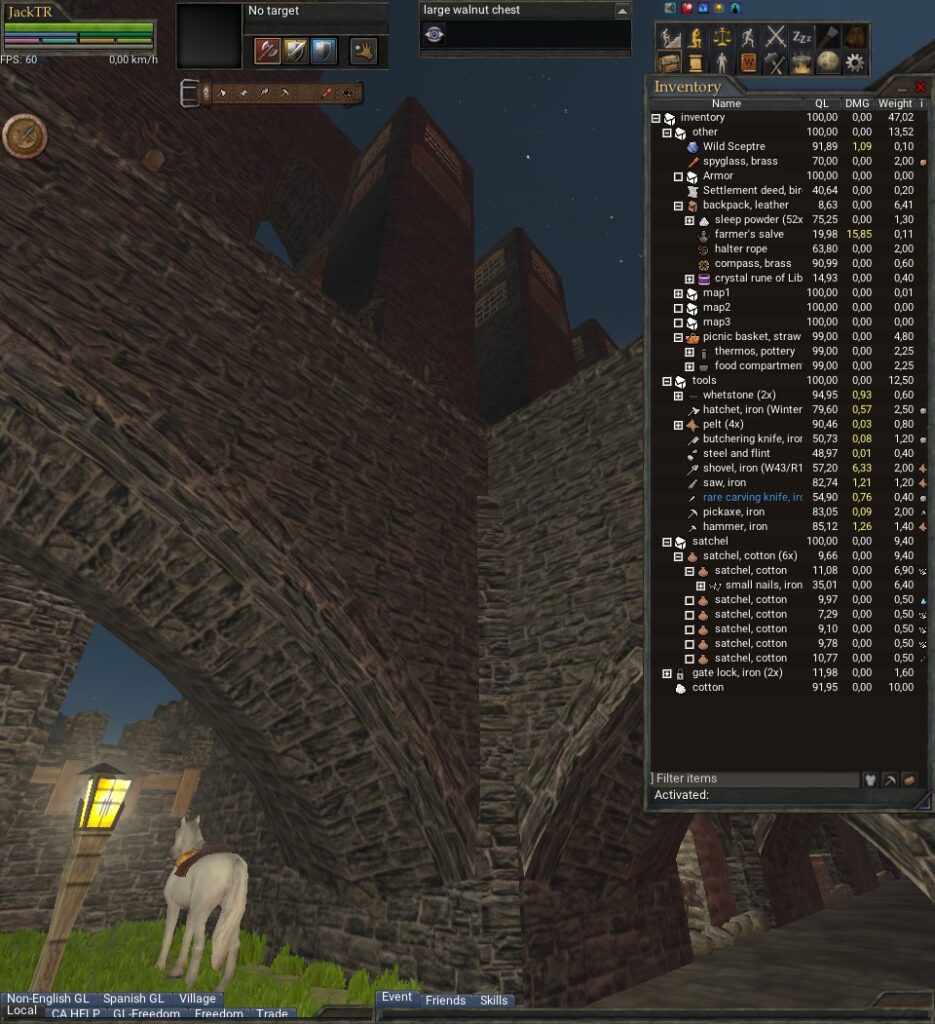Select the aggressive axe fighting stance
The width and height of the screenshot is (935, 1024).
(267, 50)
